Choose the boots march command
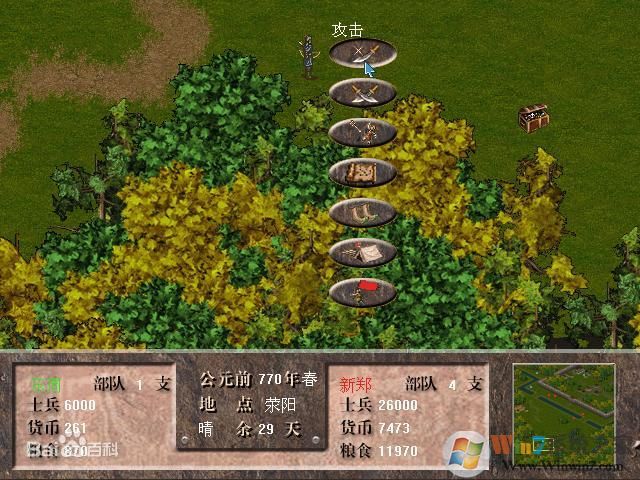 pos(362,212)
